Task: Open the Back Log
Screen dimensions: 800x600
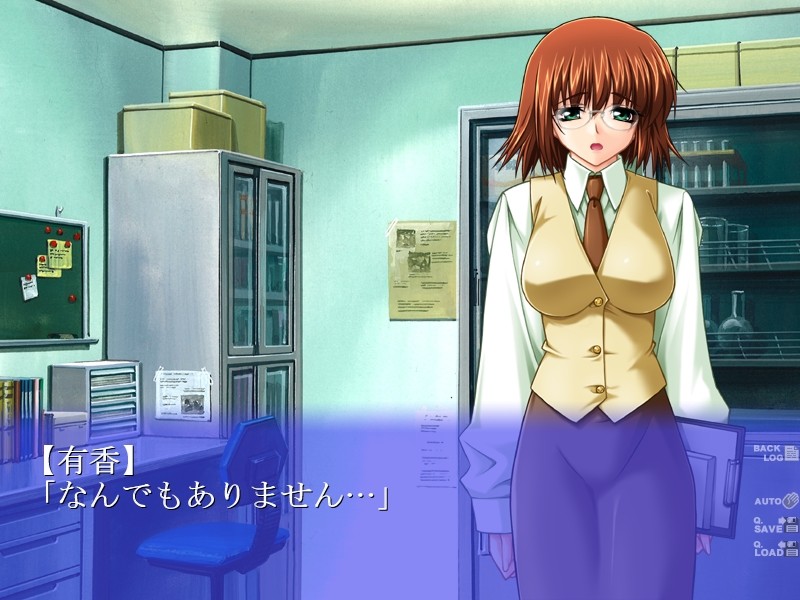Action: 773,453
